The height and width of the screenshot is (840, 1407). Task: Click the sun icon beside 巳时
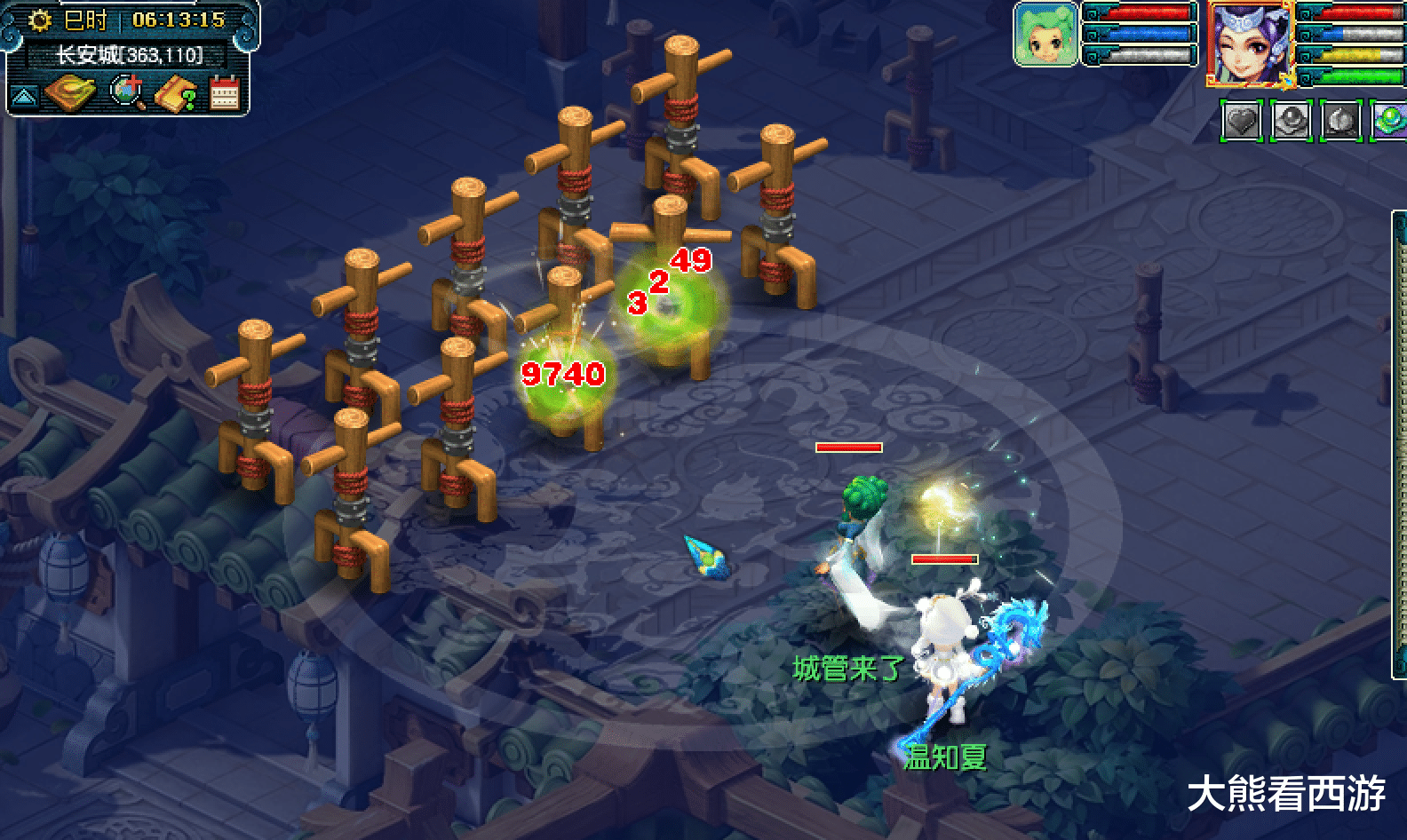coord(39,20)
